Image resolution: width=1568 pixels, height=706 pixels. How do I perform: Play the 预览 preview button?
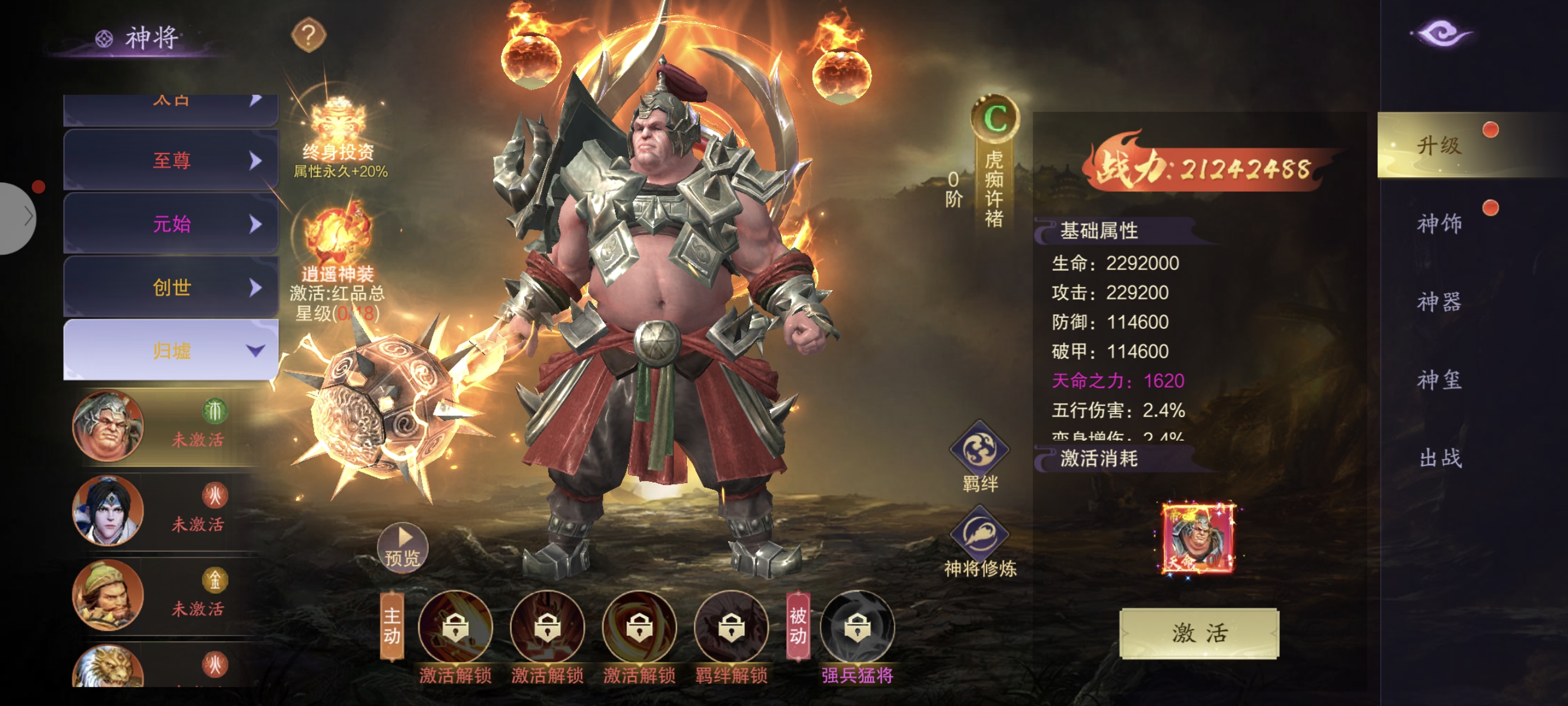pos(403,547)
